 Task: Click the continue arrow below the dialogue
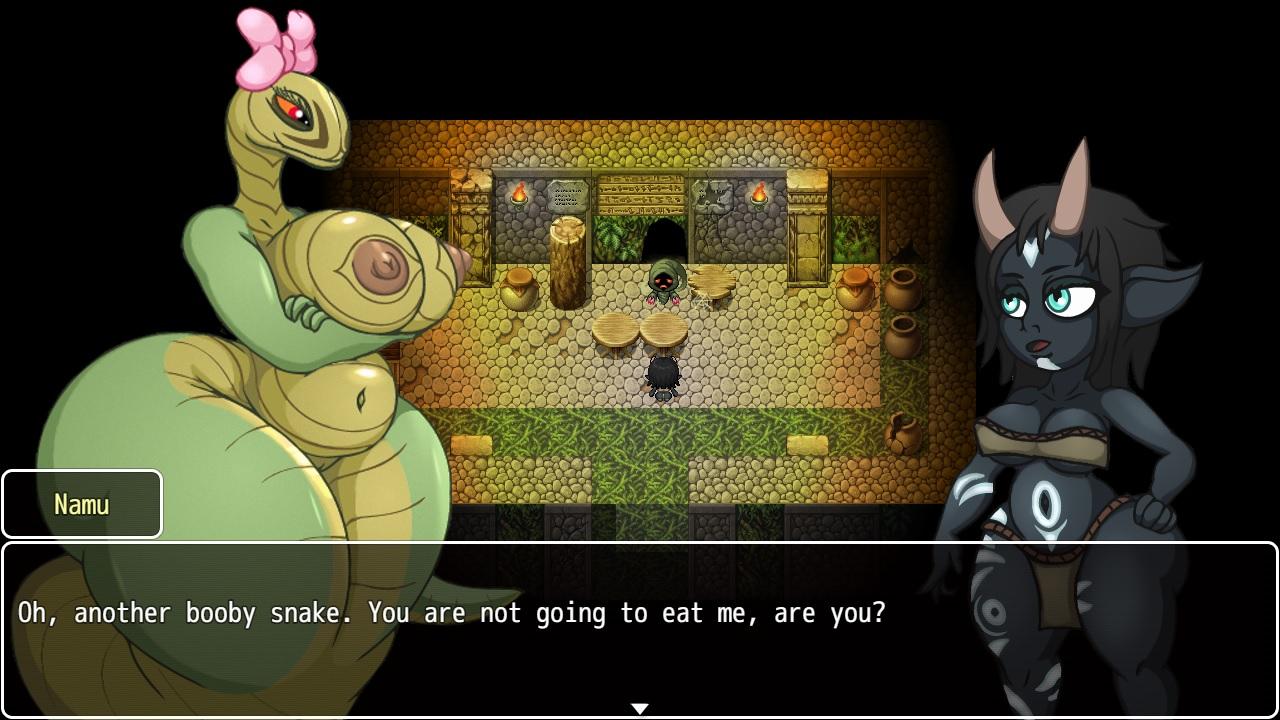click(639, 707)
